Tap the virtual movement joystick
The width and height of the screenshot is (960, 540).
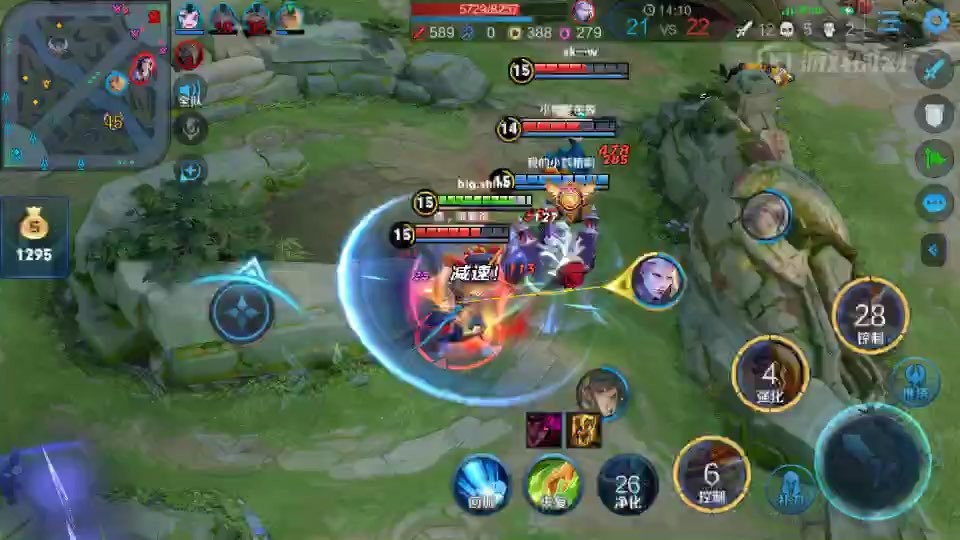pos(242,311)
